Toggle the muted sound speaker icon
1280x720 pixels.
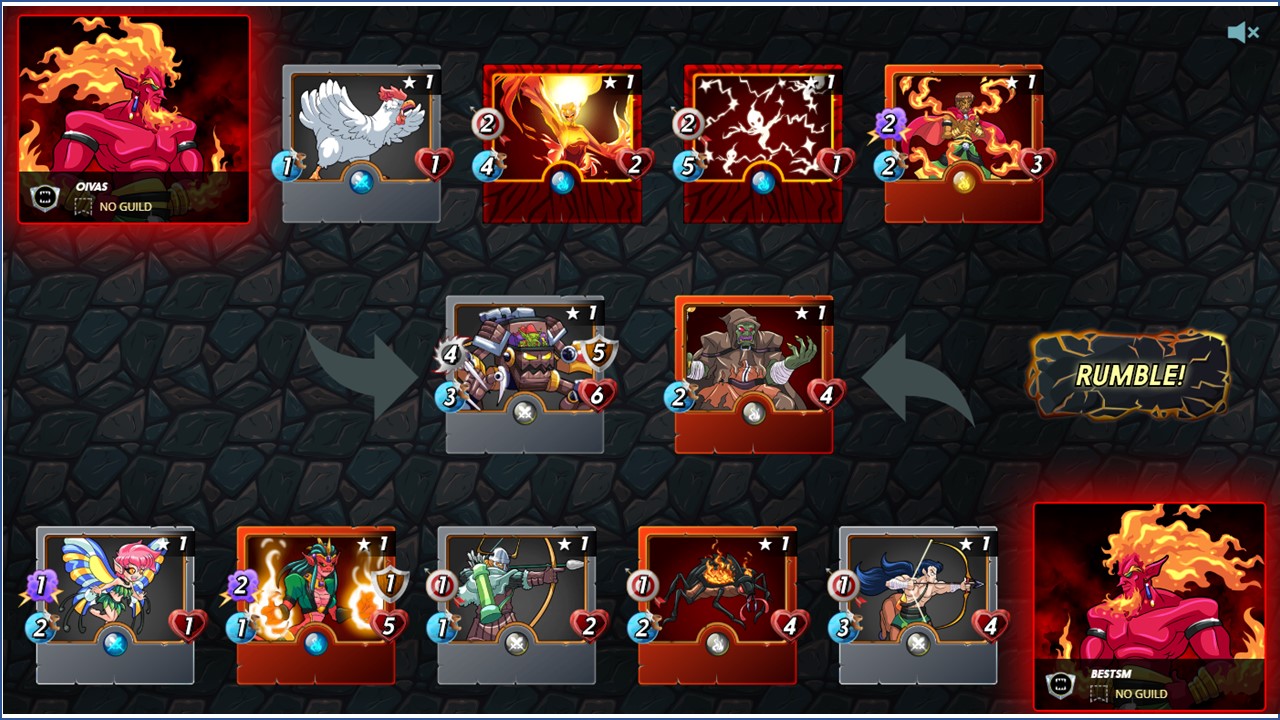pyautogui.click(x=1242, y=33)
